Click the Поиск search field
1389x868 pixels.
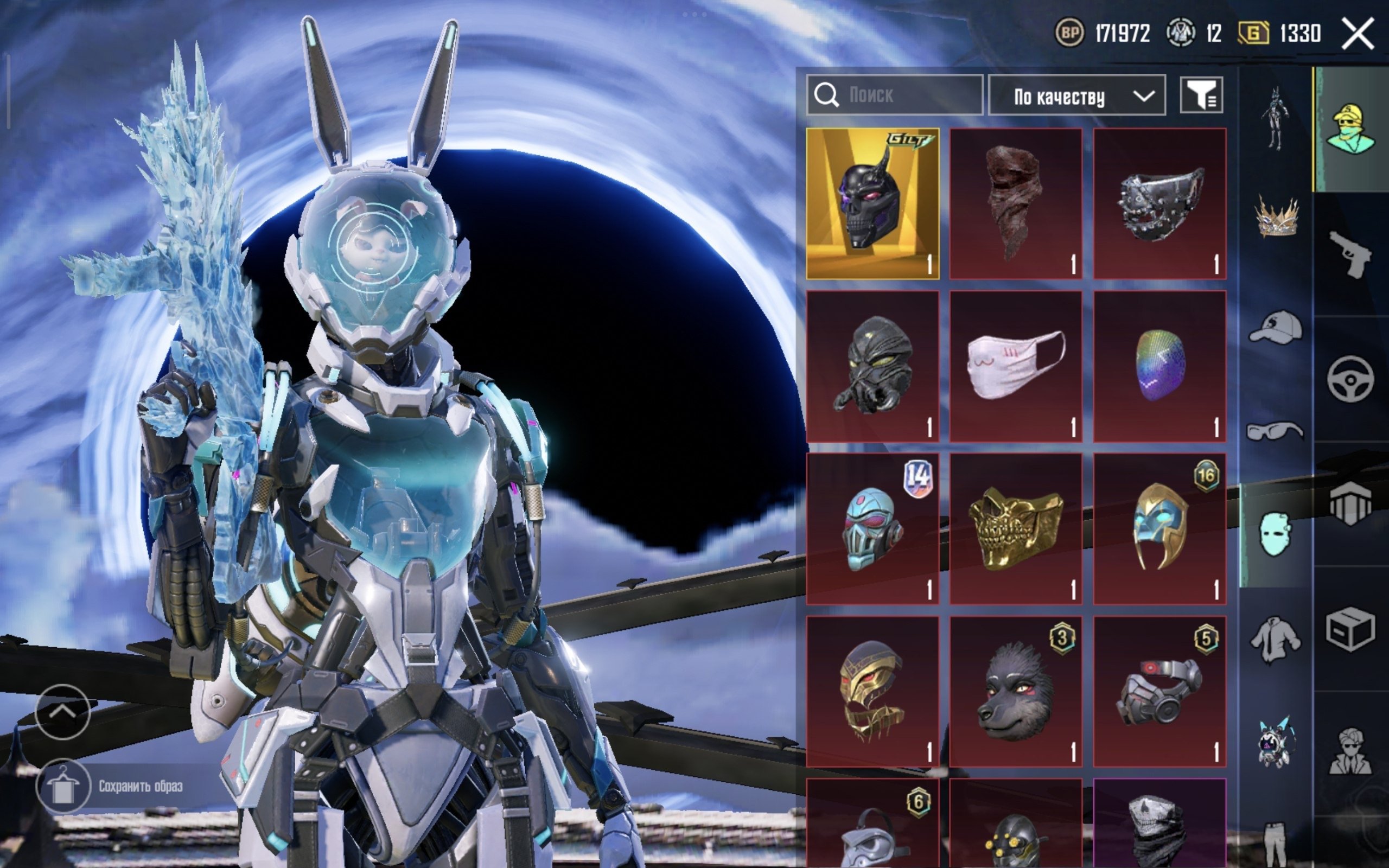[x=895, y=95]
